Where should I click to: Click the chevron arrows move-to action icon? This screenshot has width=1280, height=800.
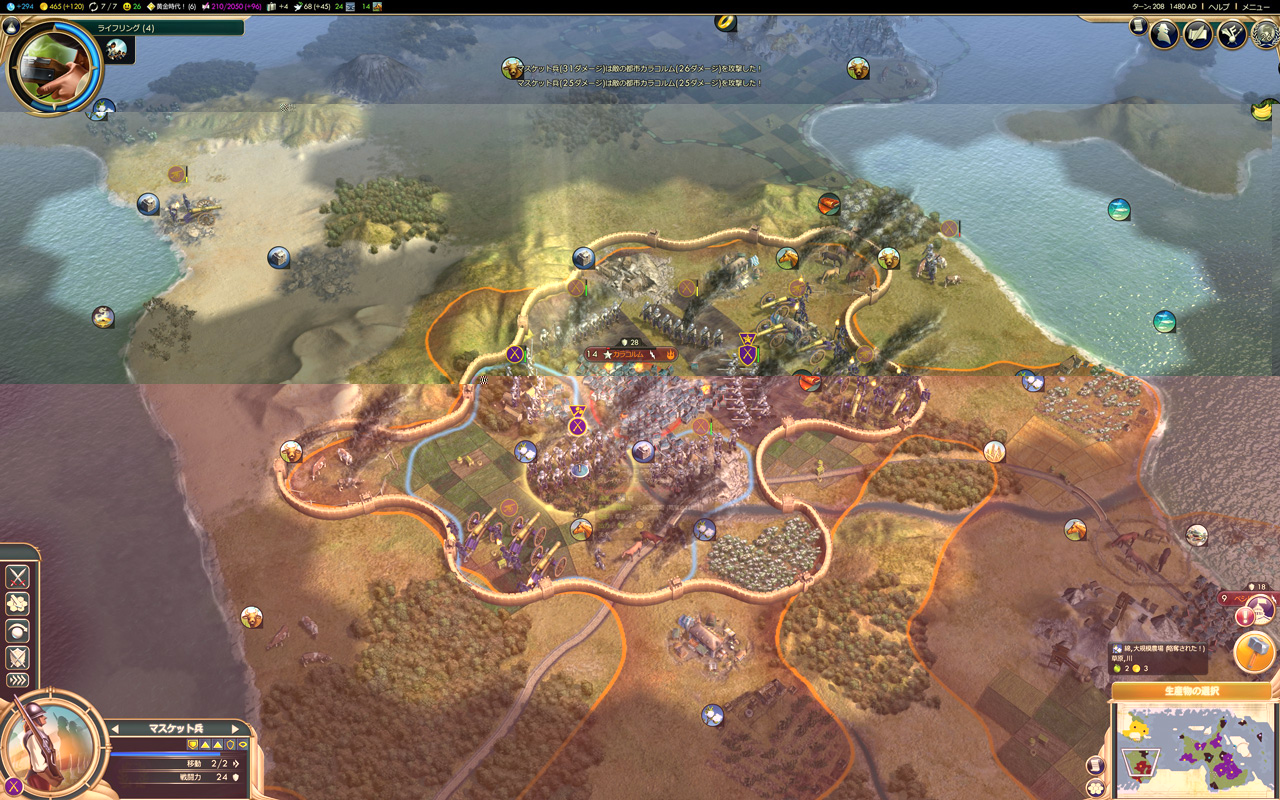pos(16,679)
